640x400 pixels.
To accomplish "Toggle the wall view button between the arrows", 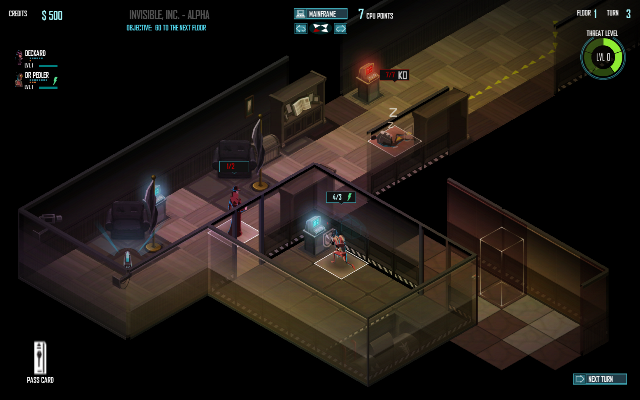I will tap(320, 29).
